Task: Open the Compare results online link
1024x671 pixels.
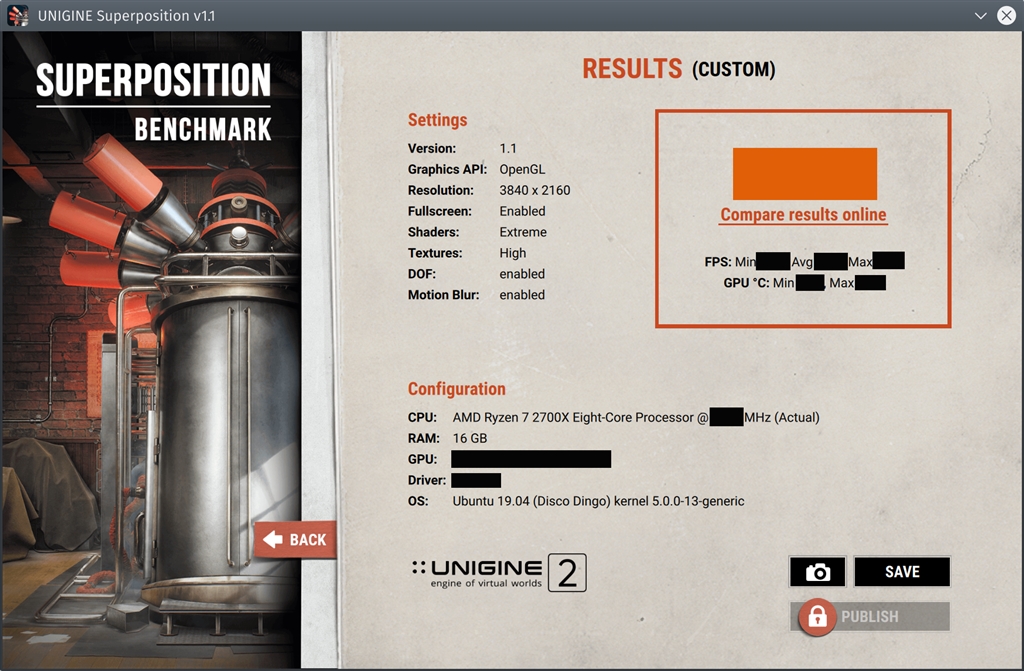Action: coord(803,215)
